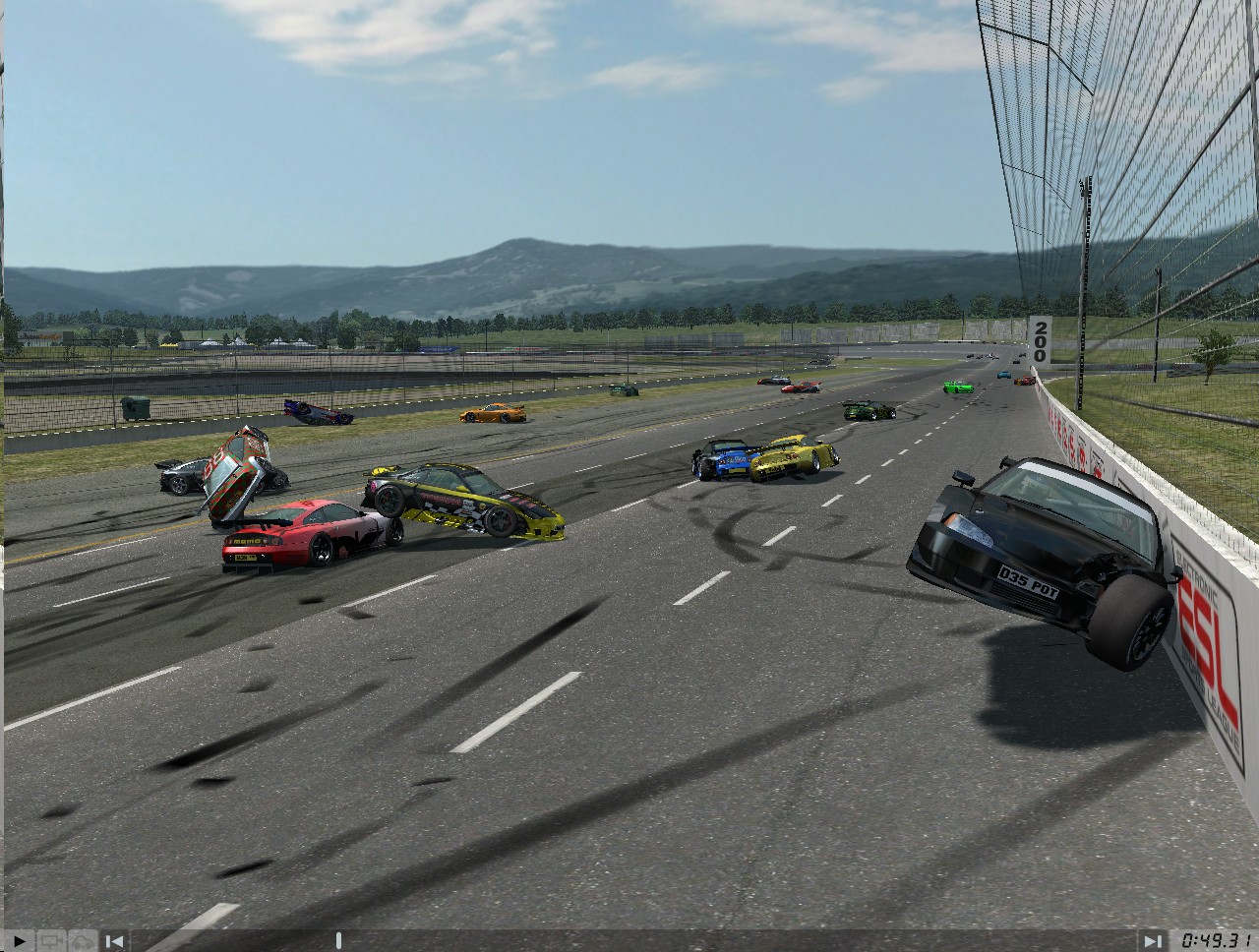Skip back to replay start

tap(116, 940)
